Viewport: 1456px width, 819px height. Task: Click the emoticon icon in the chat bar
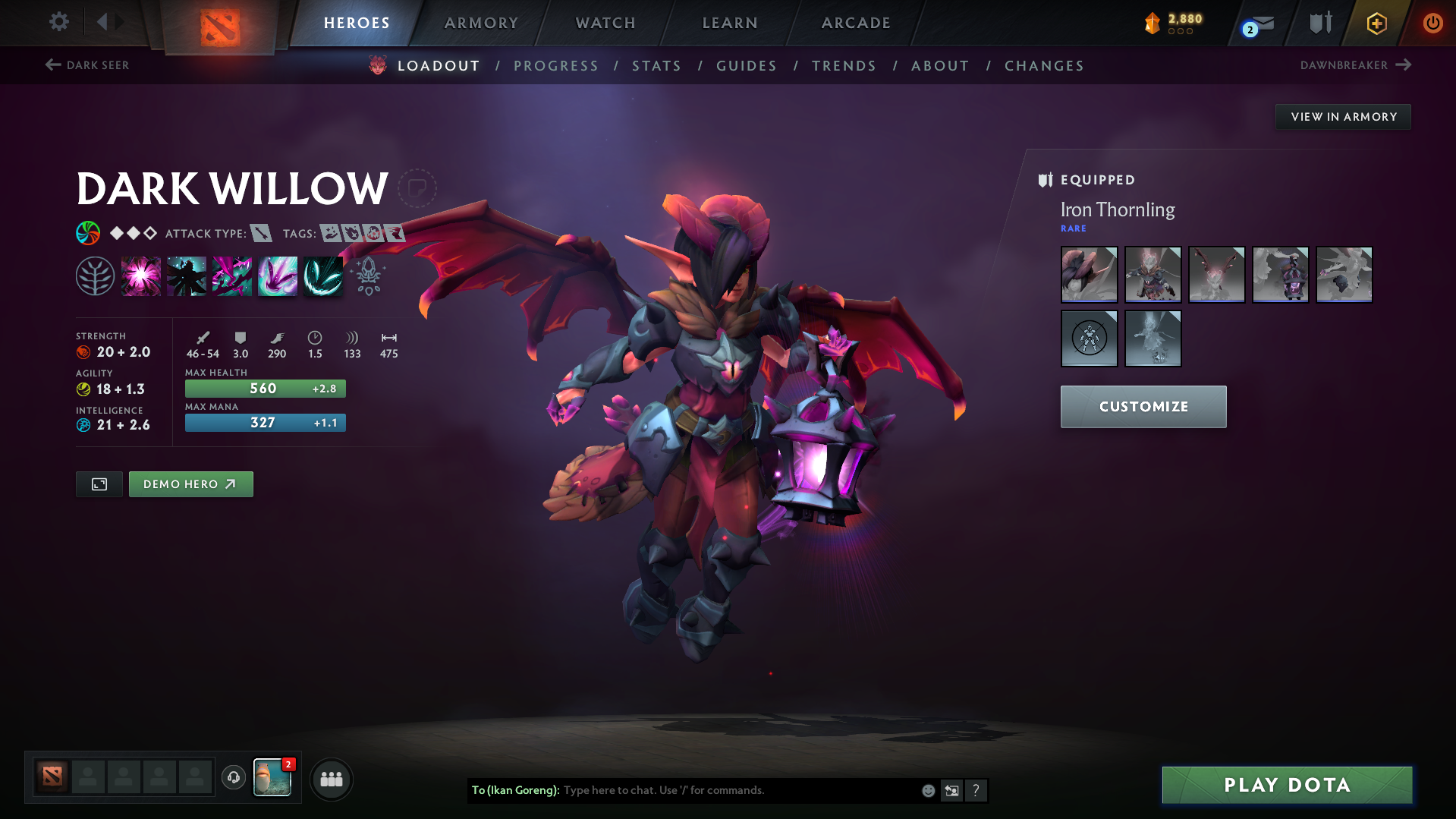click(x=927, y=790)
